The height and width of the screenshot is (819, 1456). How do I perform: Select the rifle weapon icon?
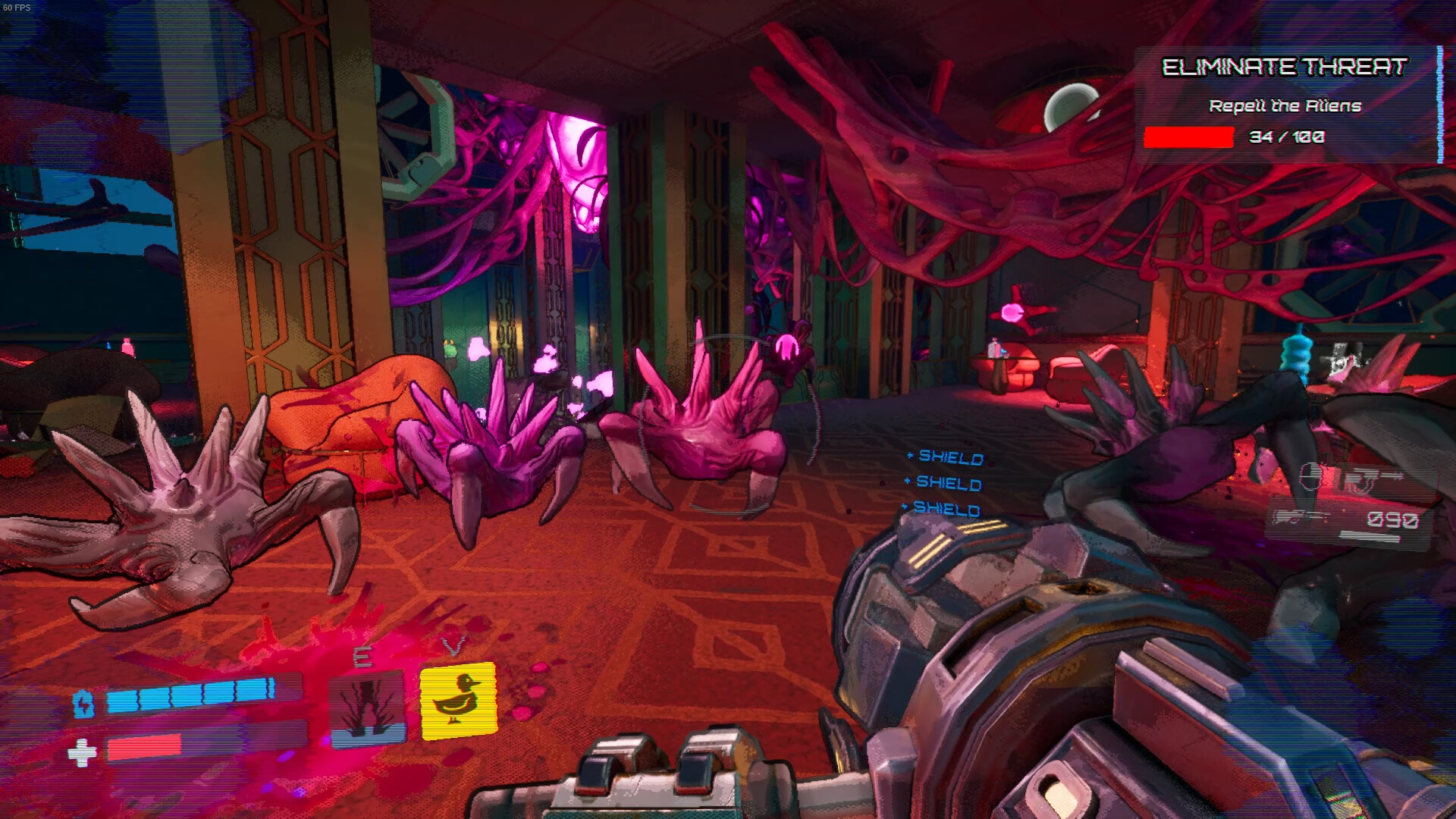(x=1300, y=518)
